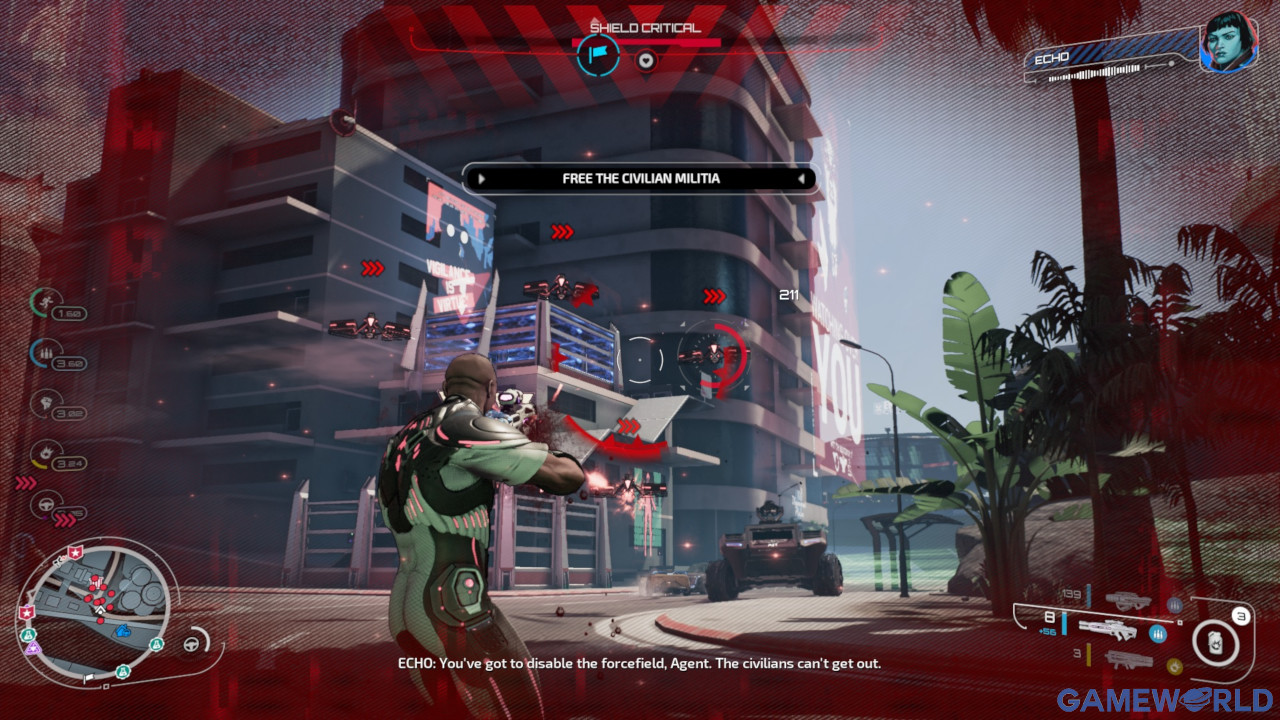Cycle objectives with the left arrow on banner
The width and height of the screenshot is (1280, 720).
tap(482, 179)
